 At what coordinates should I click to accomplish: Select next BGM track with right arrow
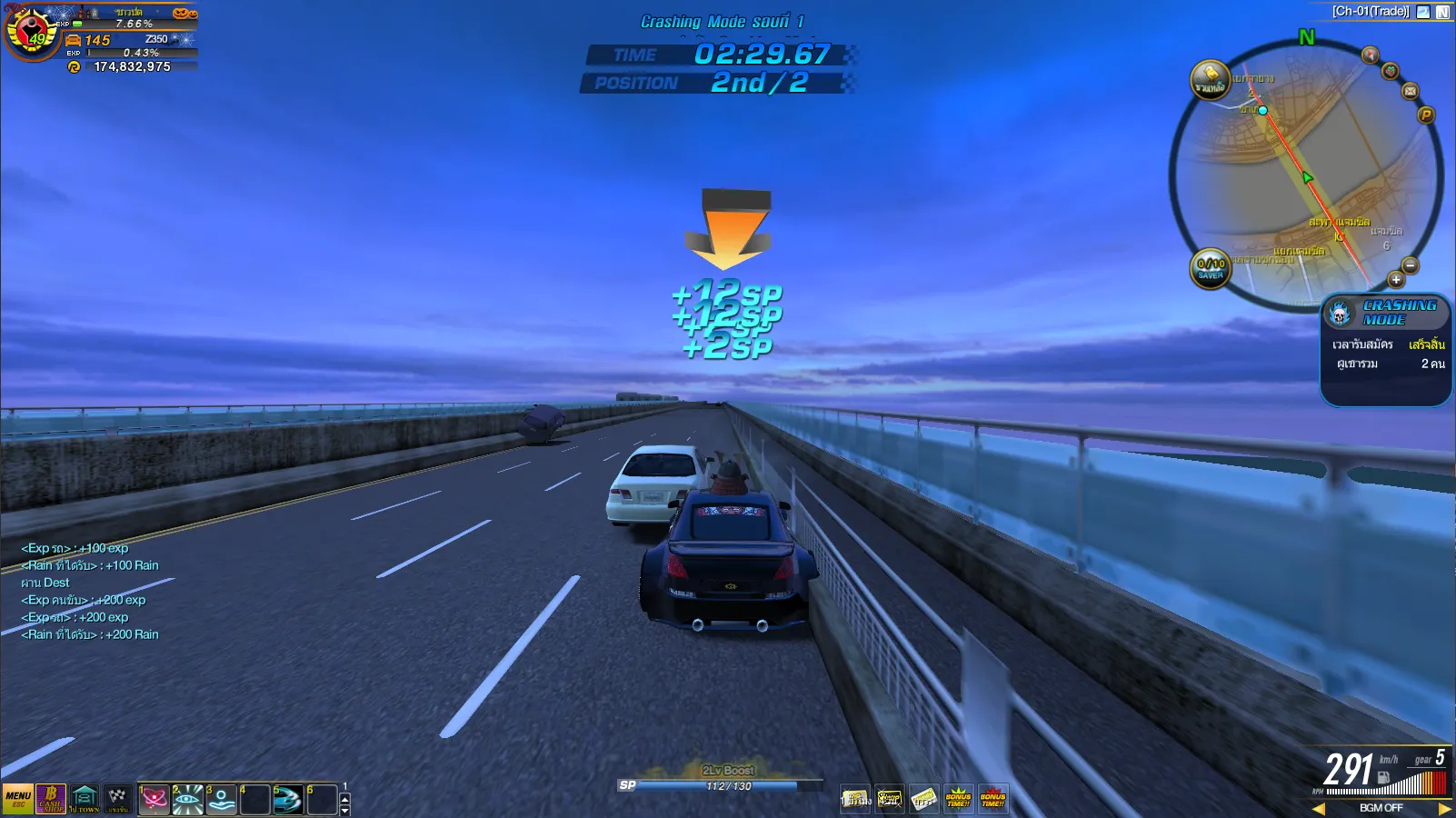click(1445, 808)
